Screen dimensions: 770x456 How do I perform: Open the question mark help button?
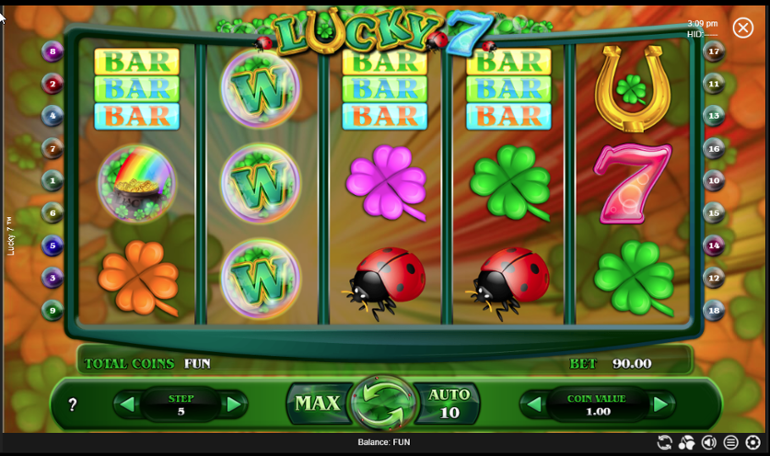coord(72,405)
